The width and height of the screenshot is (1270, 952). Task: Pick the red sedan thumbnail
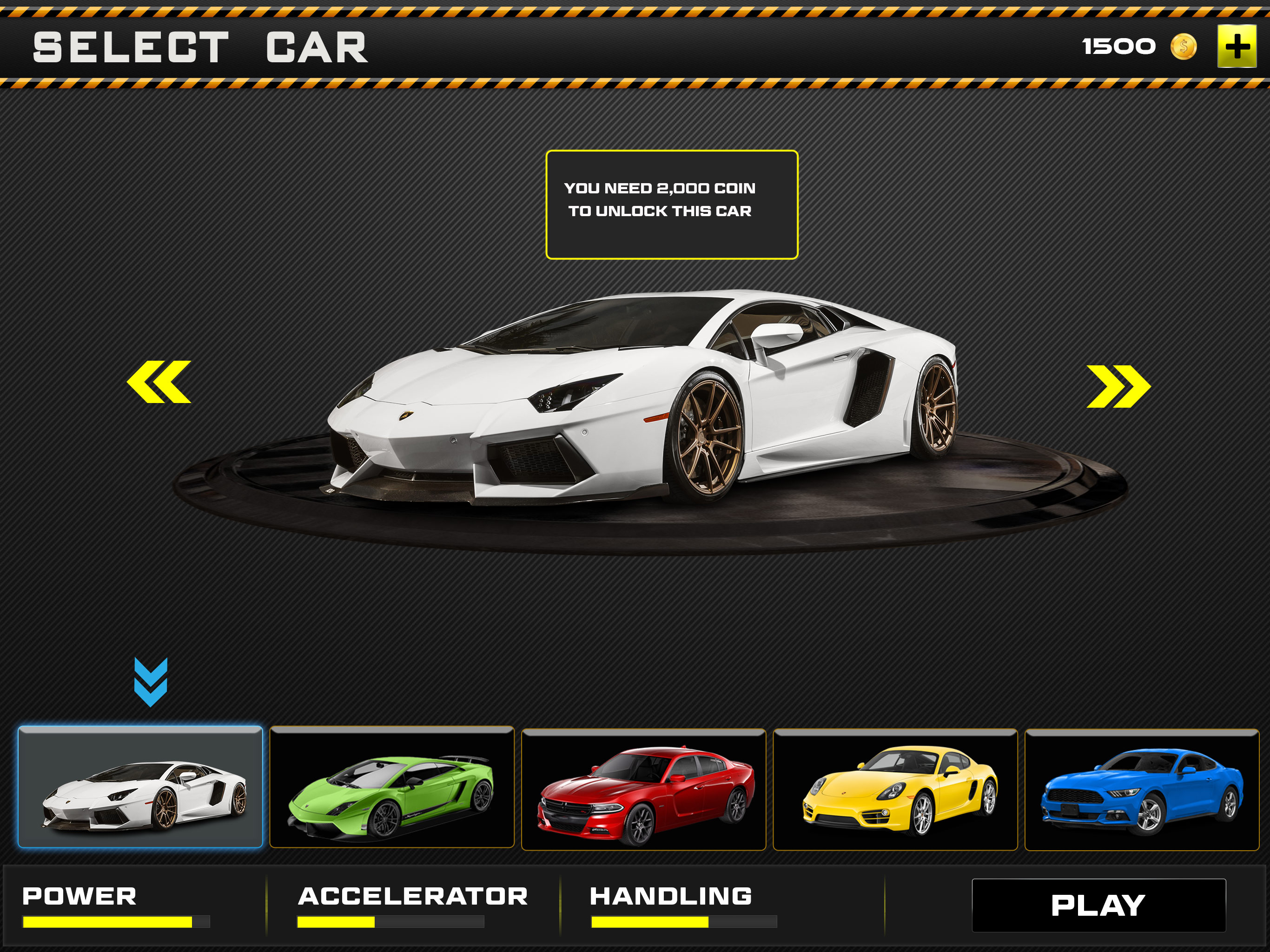(643, 789)
